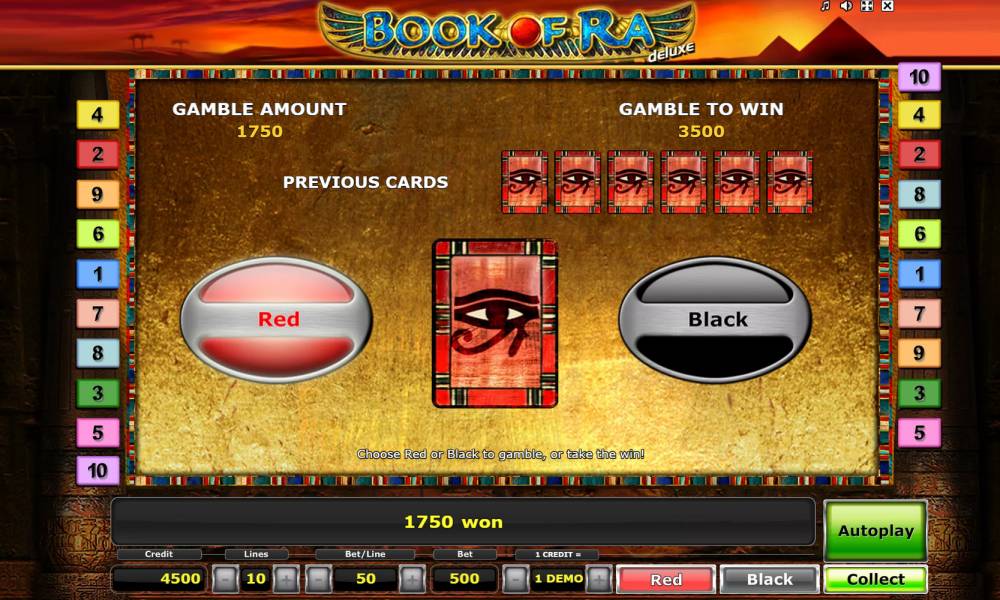Choose the large oval Red gamble button
This screenshot has width=1000, height=600.
tap(276, 320)
